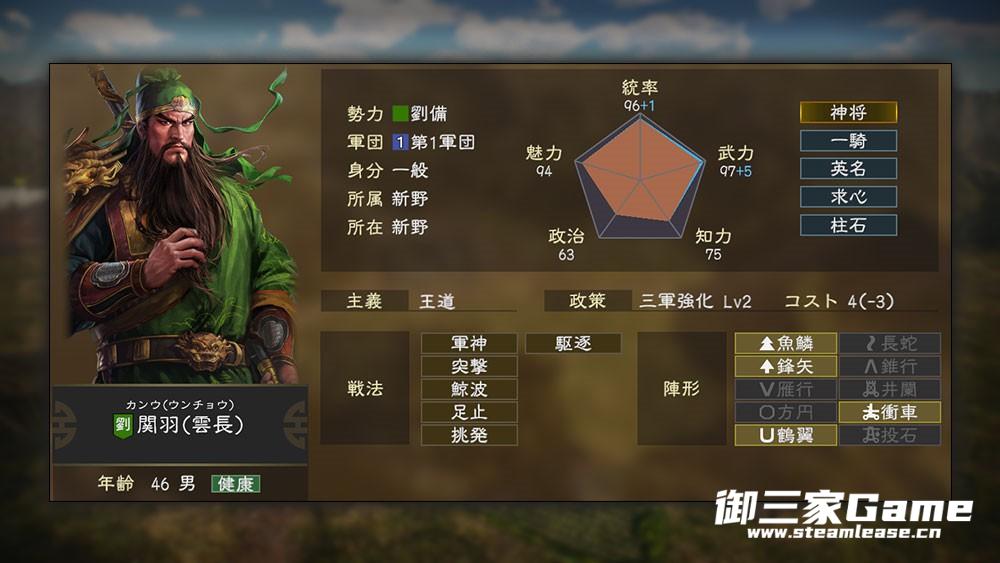
Task: Open the 英名 trait
Action: (848, 169)
